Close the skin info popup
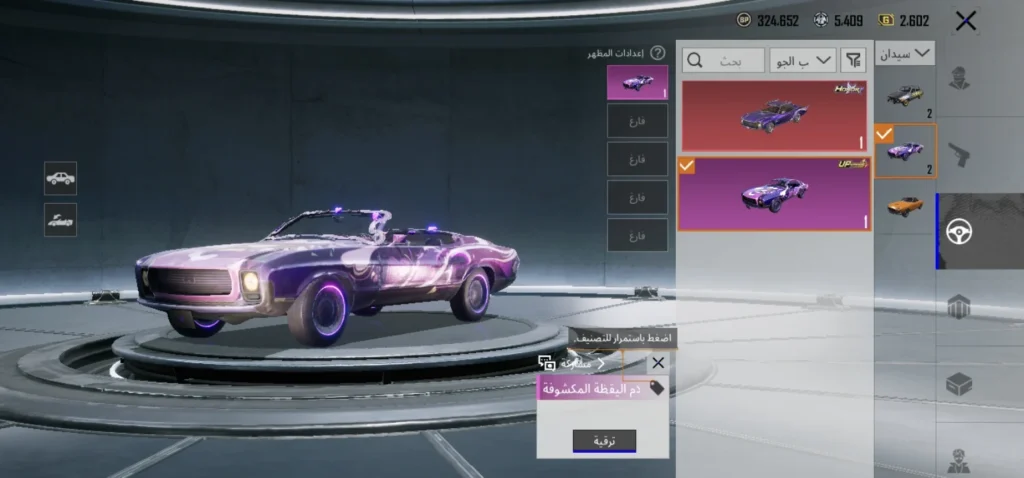This screenshot has width=1024, height=478. (658, 363)
